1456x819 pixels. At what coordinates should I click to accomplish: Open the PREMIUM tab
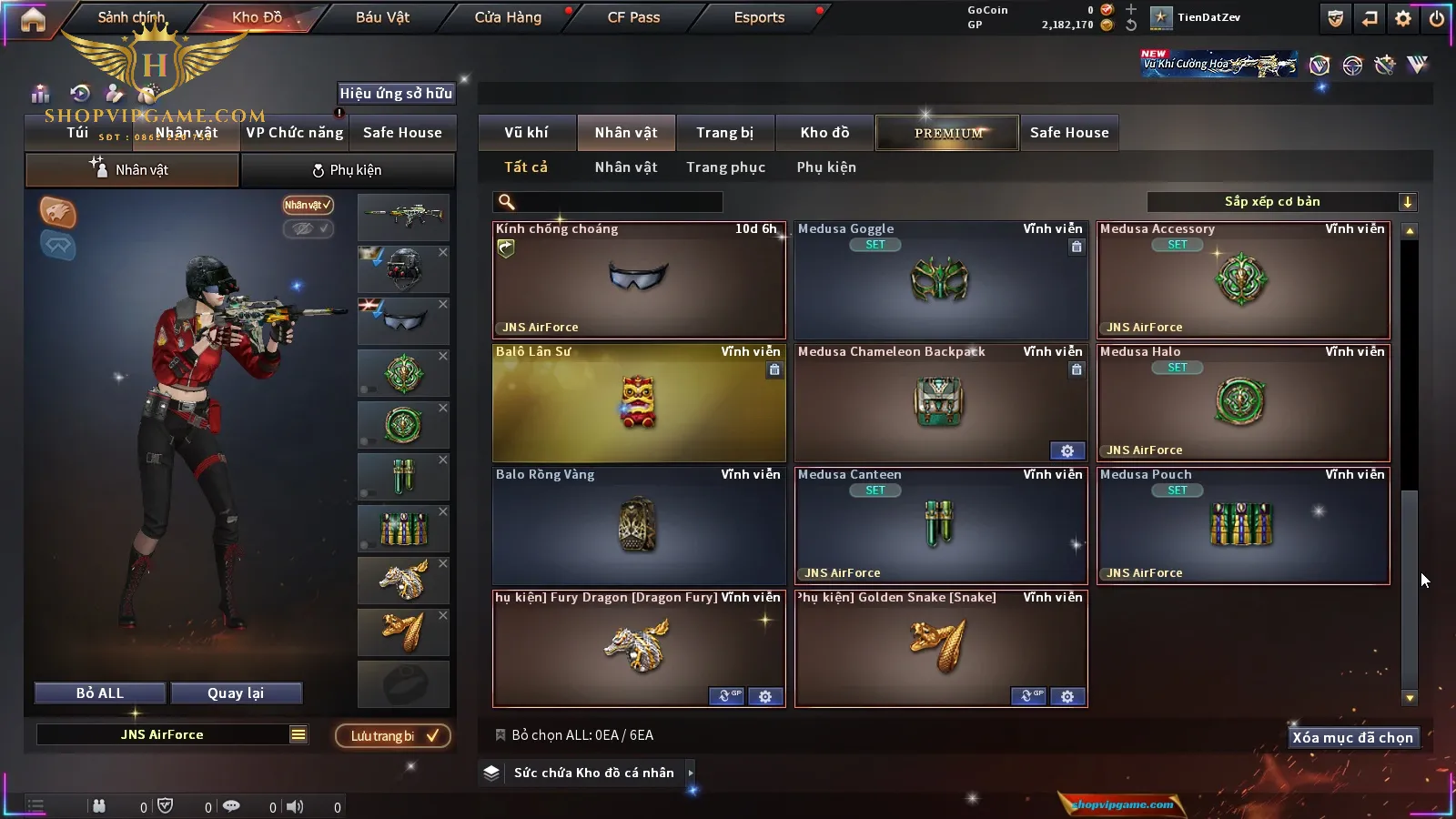947,133
